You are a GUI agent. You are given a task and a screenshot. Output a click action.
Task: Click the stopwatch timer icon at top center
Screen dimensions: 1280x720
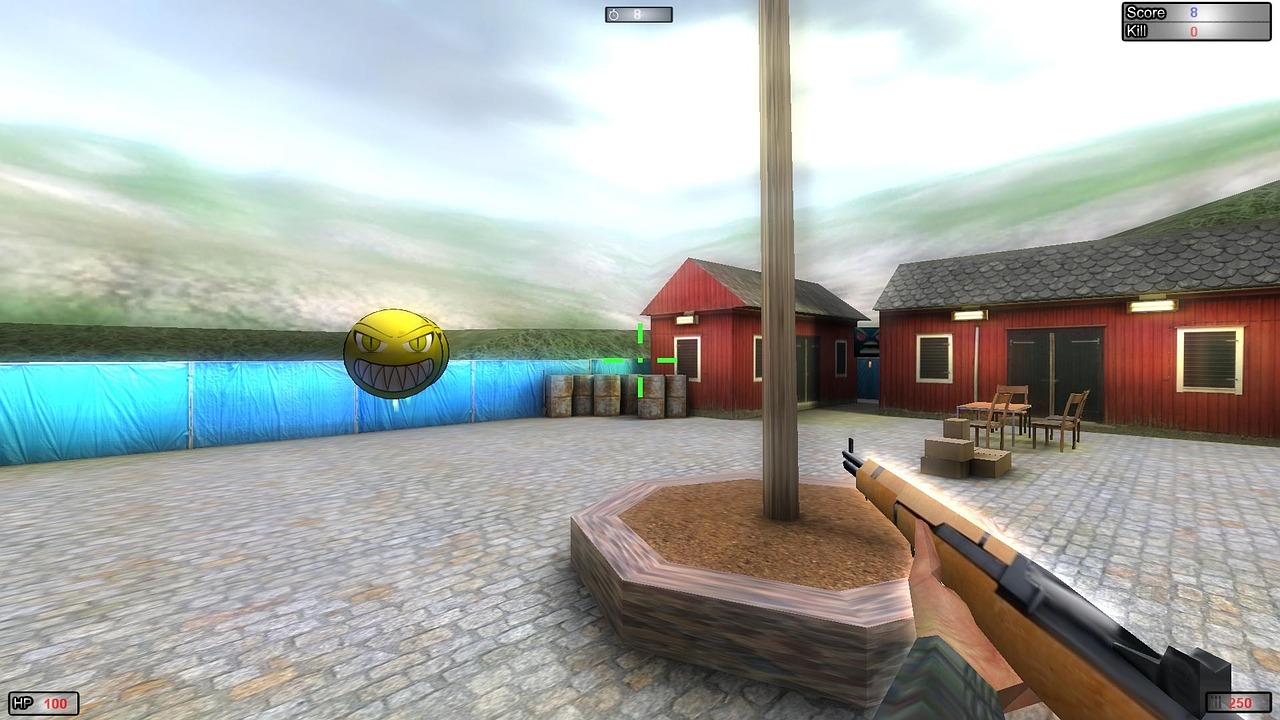[x=613, y=15]
